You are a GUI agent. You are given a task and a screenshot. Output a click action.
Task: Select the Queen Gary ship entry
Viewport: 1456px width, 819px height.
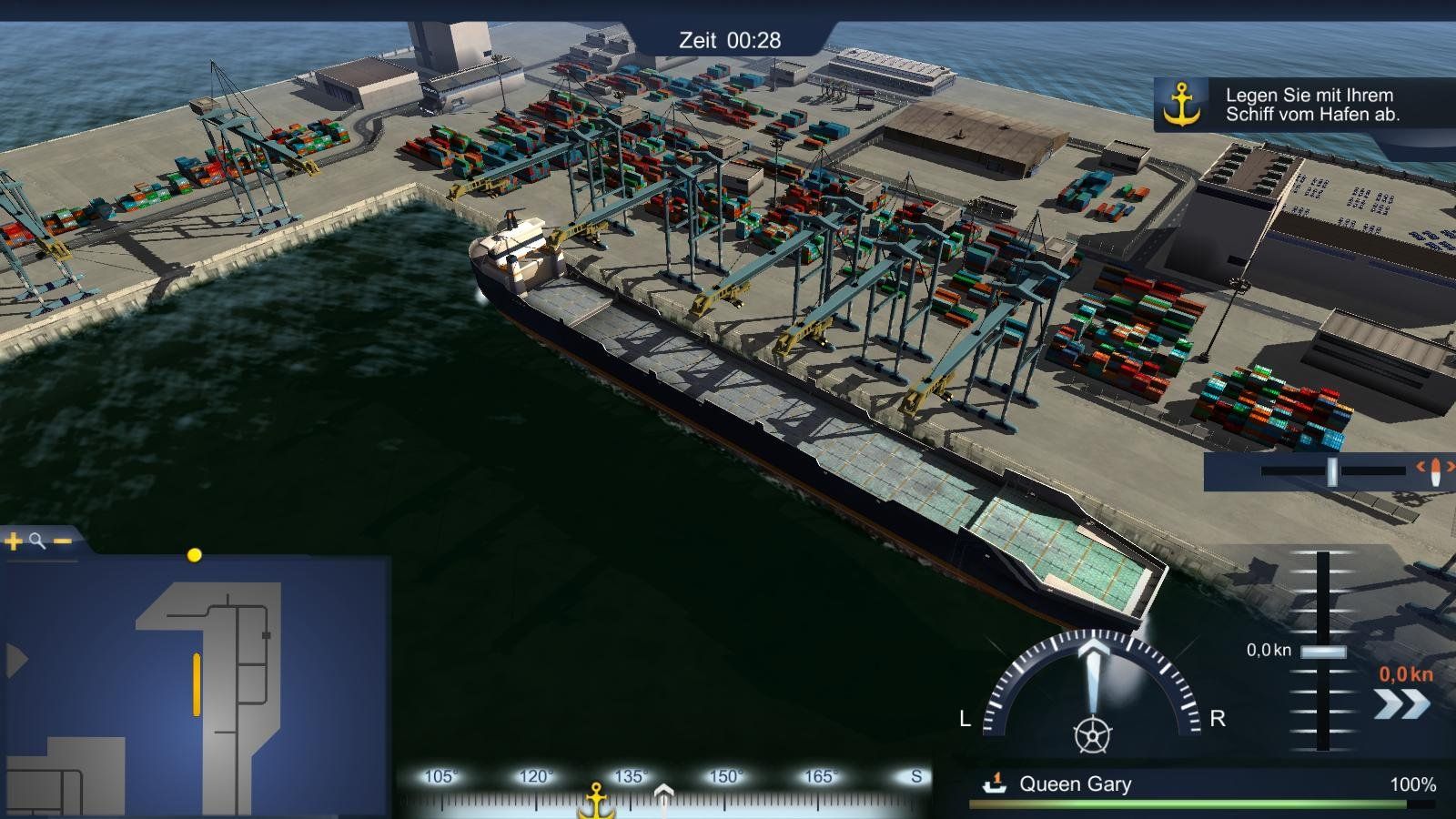point(1075,784)
